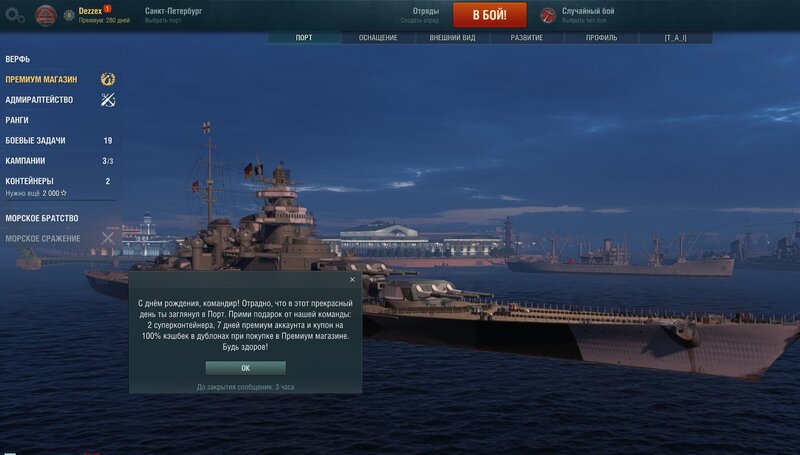Show the «Профиль» tab
This screenshot has height=455, width=800.
601,38
